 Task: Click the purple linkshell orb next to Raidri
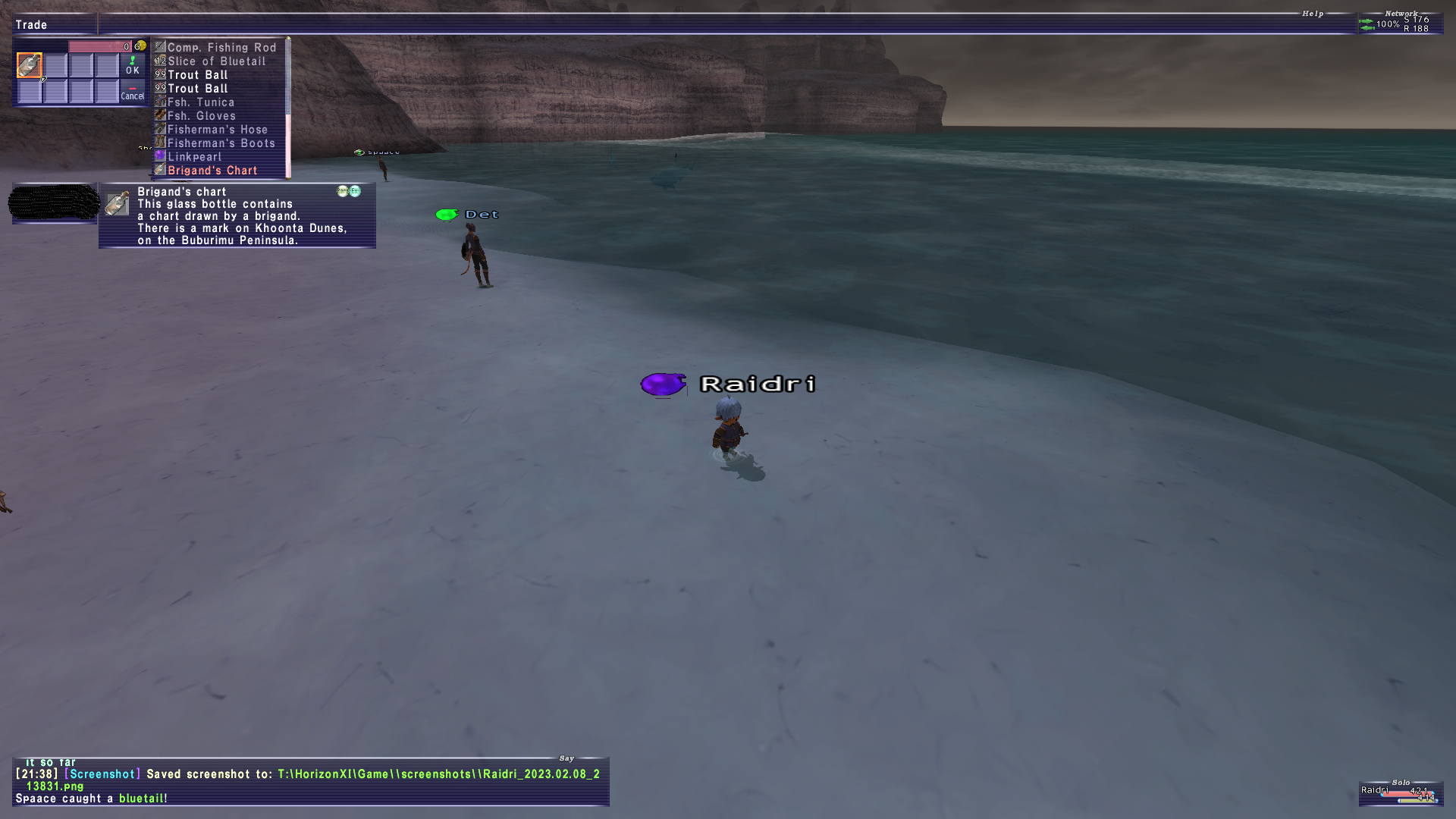click(663, 384)
